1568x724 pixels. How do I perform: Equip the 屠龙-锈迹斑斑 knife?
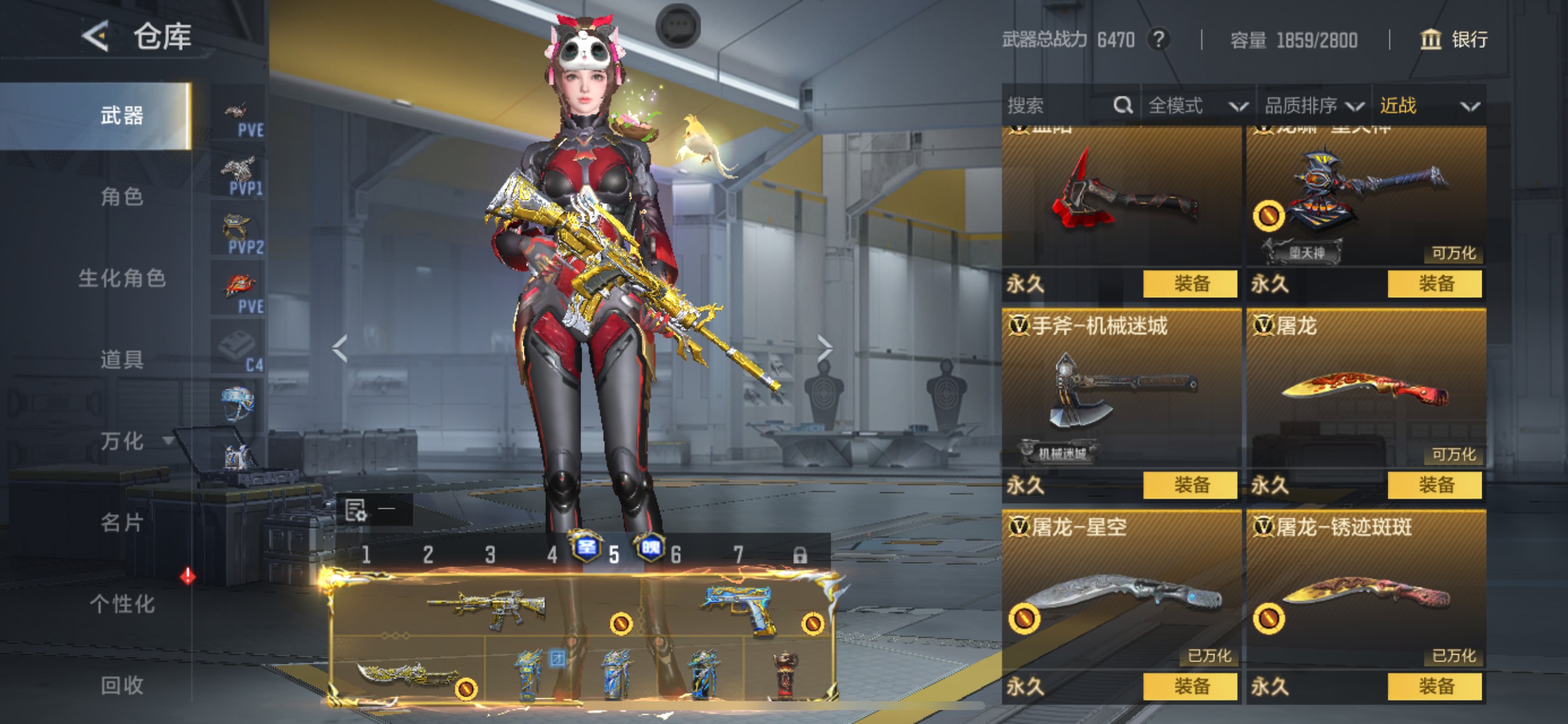coord(1434,686)
